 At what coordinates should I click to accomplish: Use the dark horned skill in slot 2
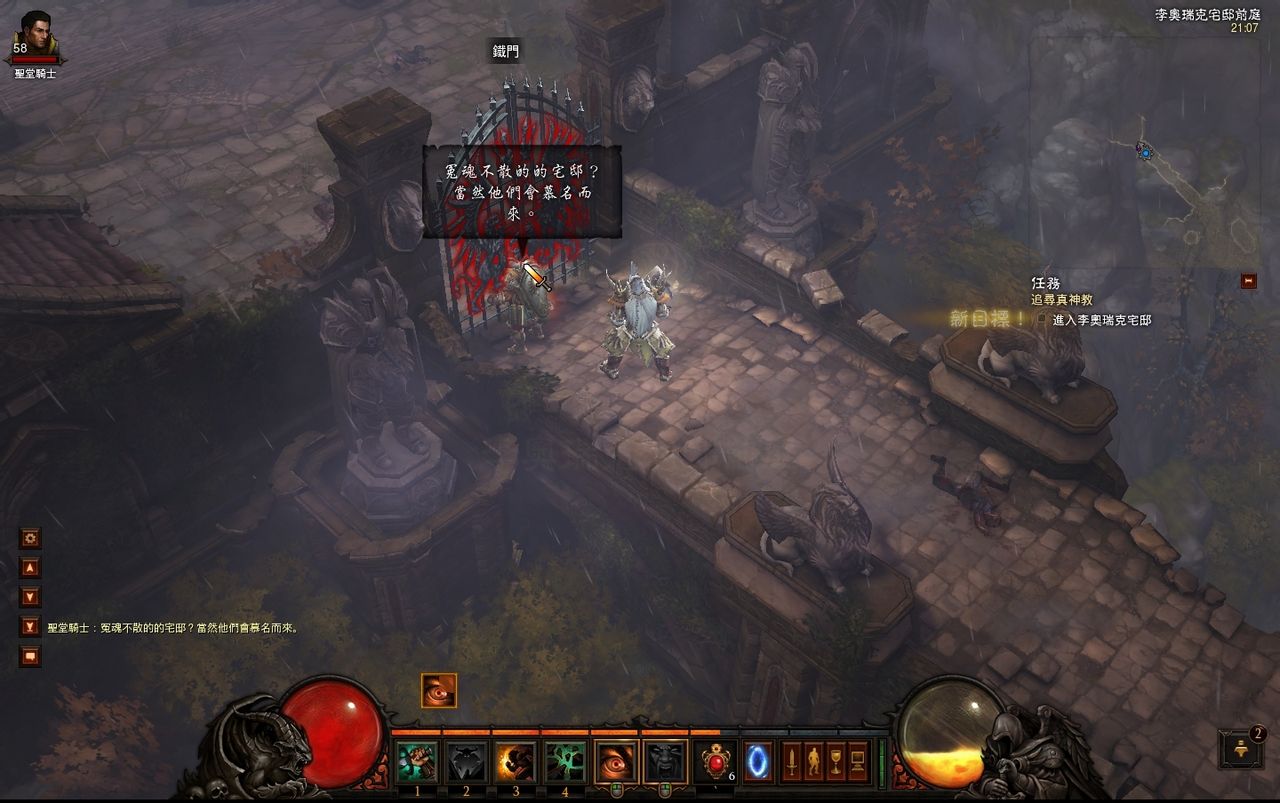(466, 762)
